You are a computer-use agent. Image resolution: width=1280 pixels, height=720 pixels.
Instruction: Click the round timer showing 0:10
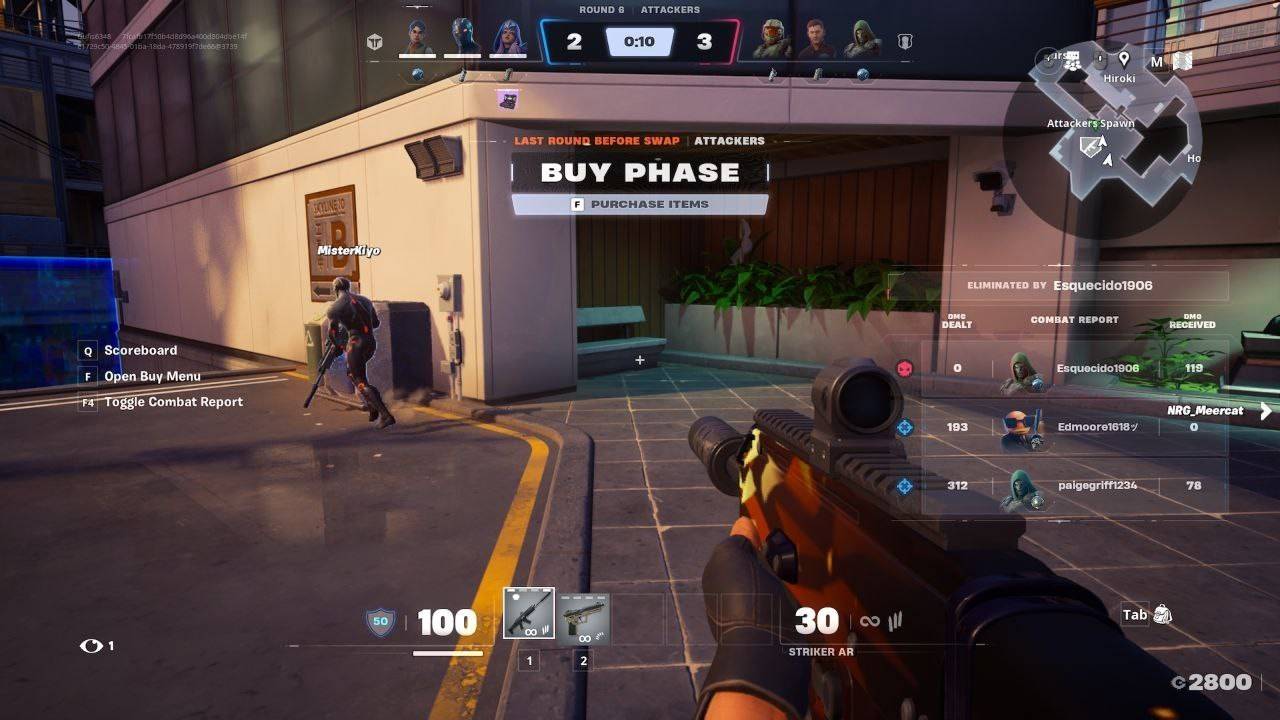pos(640,41)
